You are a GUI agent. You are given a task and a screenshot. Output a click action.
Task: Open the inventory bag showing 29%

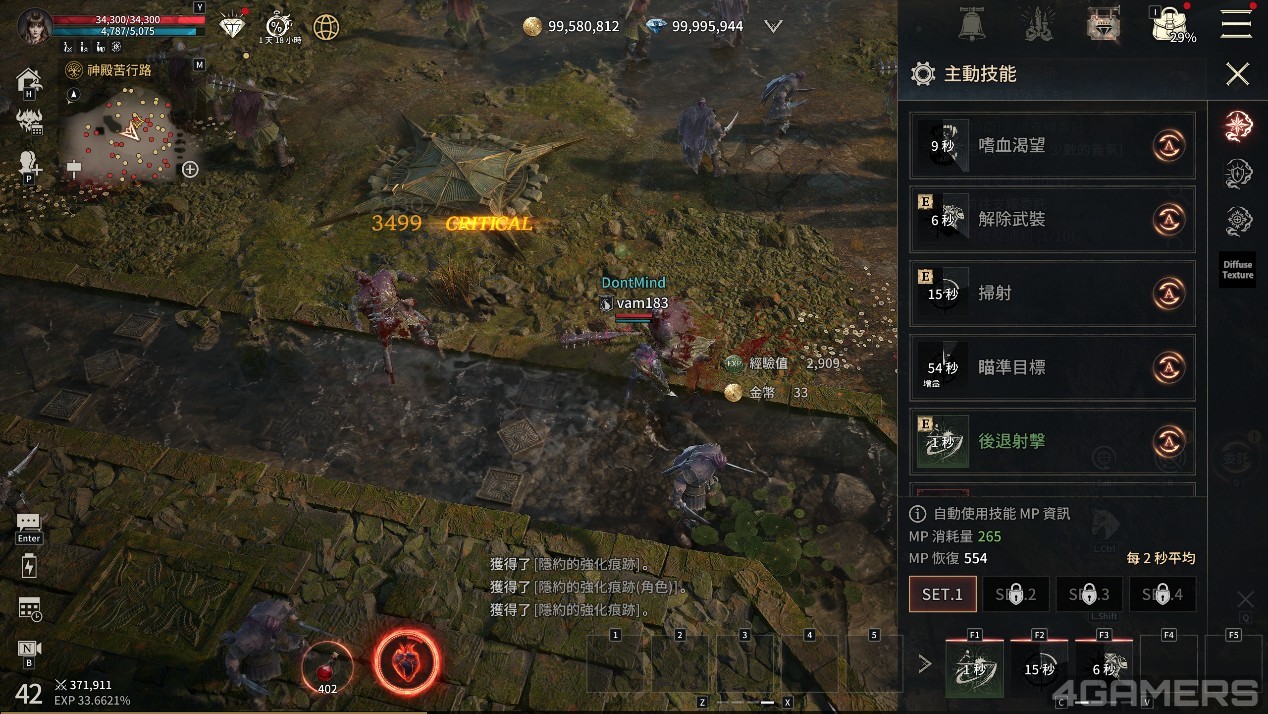pyautogui.click(x=1168, y=24)
